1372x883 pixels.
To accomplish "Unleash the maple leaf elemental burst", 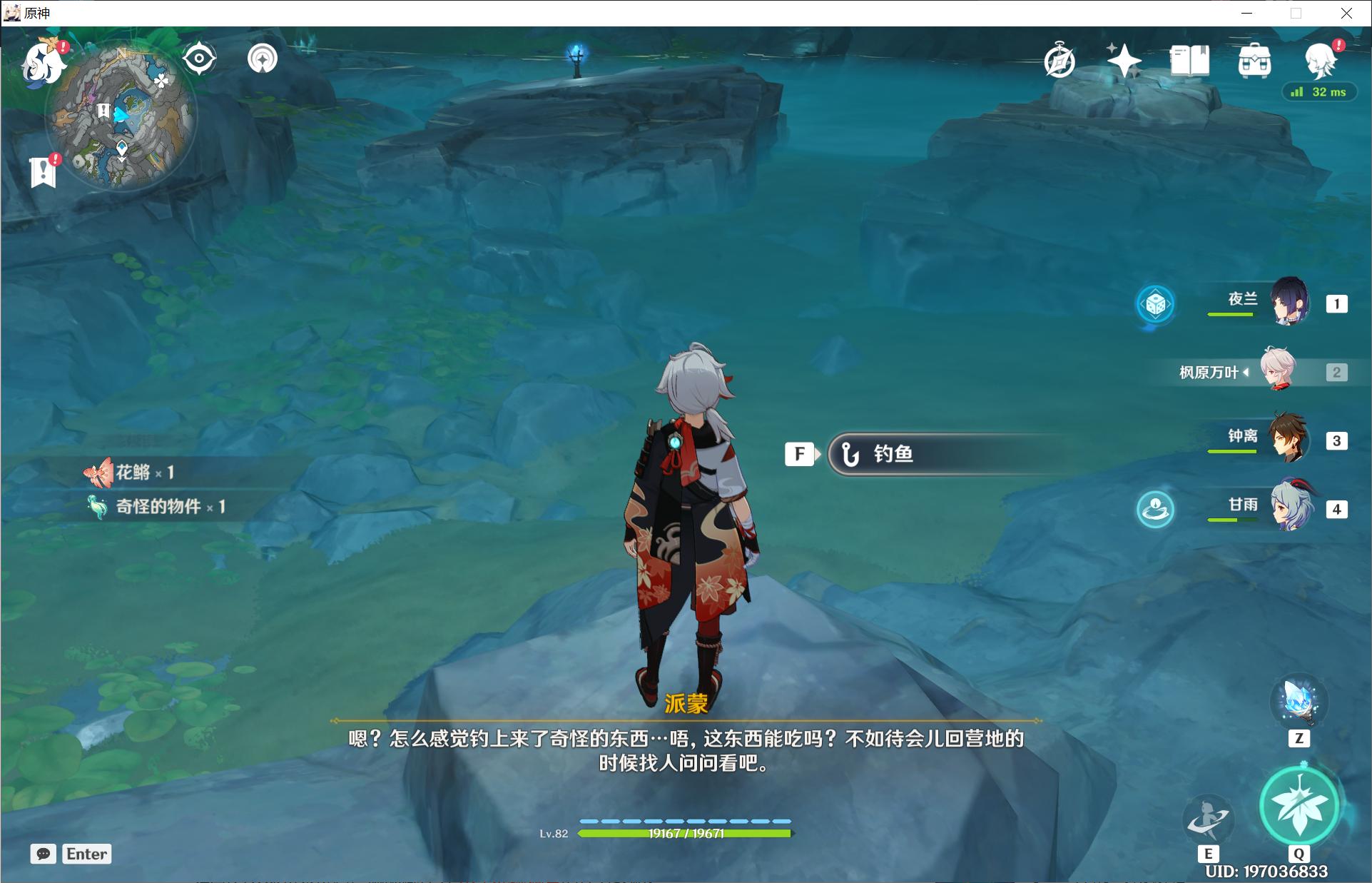I will 1299,806.
